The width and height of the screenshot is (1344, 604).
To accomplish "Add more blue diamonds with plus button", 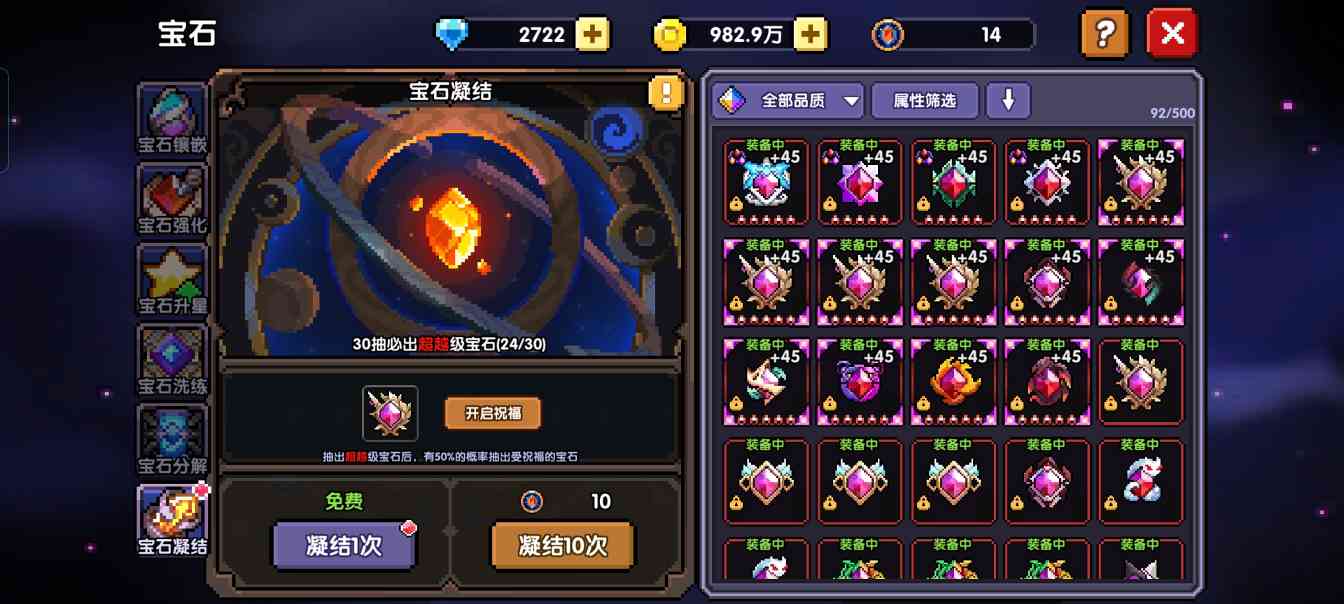I will [592, 34].
